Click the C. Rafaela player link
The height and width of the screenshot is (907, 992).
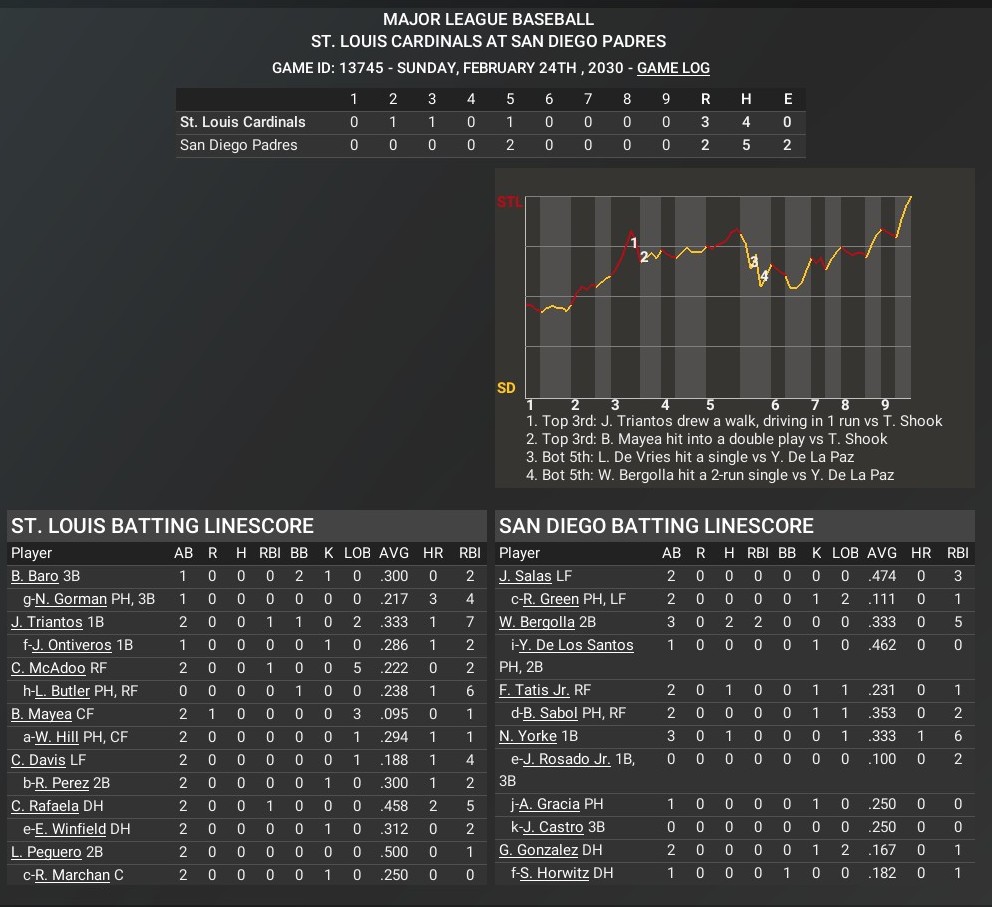[44, 806]
